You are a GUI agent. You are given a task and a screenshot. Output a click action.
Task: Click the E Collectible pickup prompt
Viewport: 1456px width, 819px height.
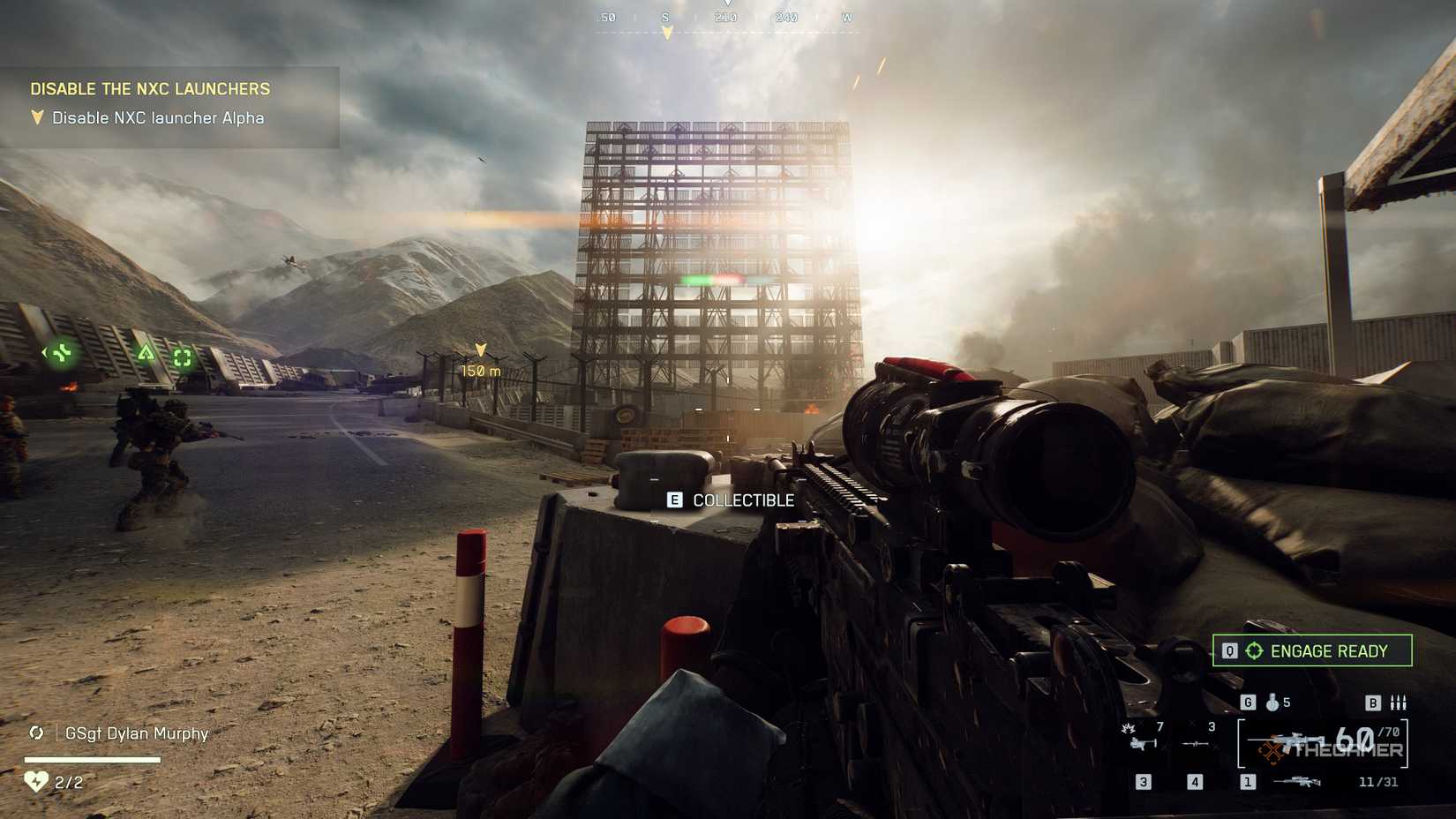[x=731, y=500]
